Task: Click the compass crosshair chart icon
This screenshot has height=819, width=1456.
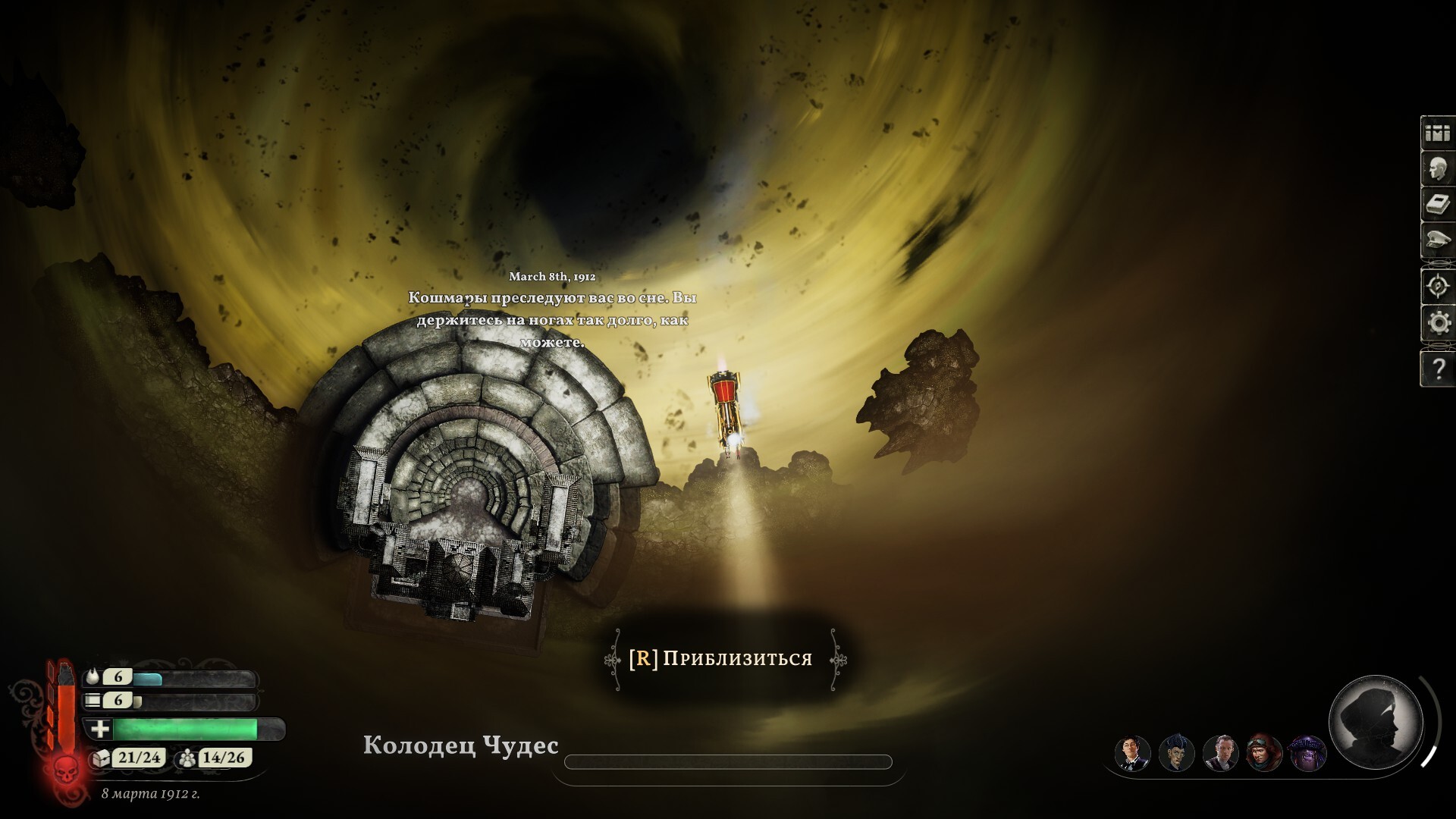Action: tap(1437, 287)
